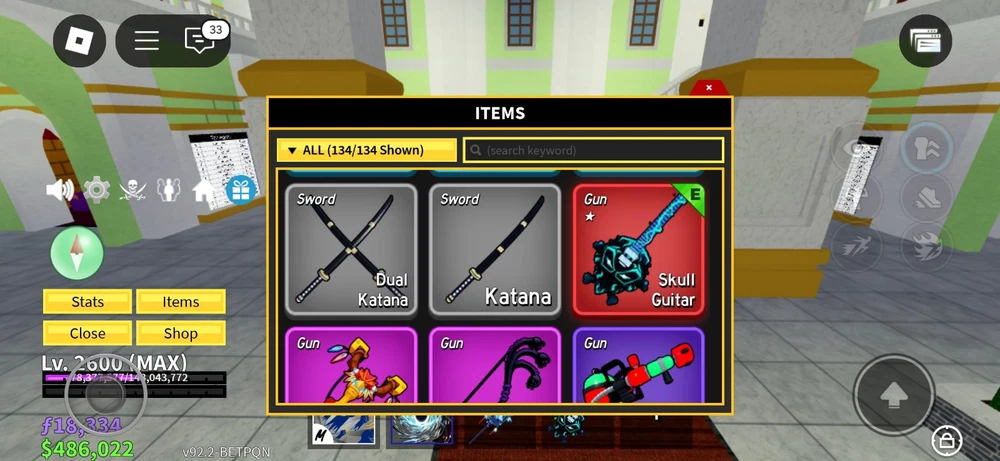
Task: Select the red and green bazooka gun
Action: tap(638, 366)
